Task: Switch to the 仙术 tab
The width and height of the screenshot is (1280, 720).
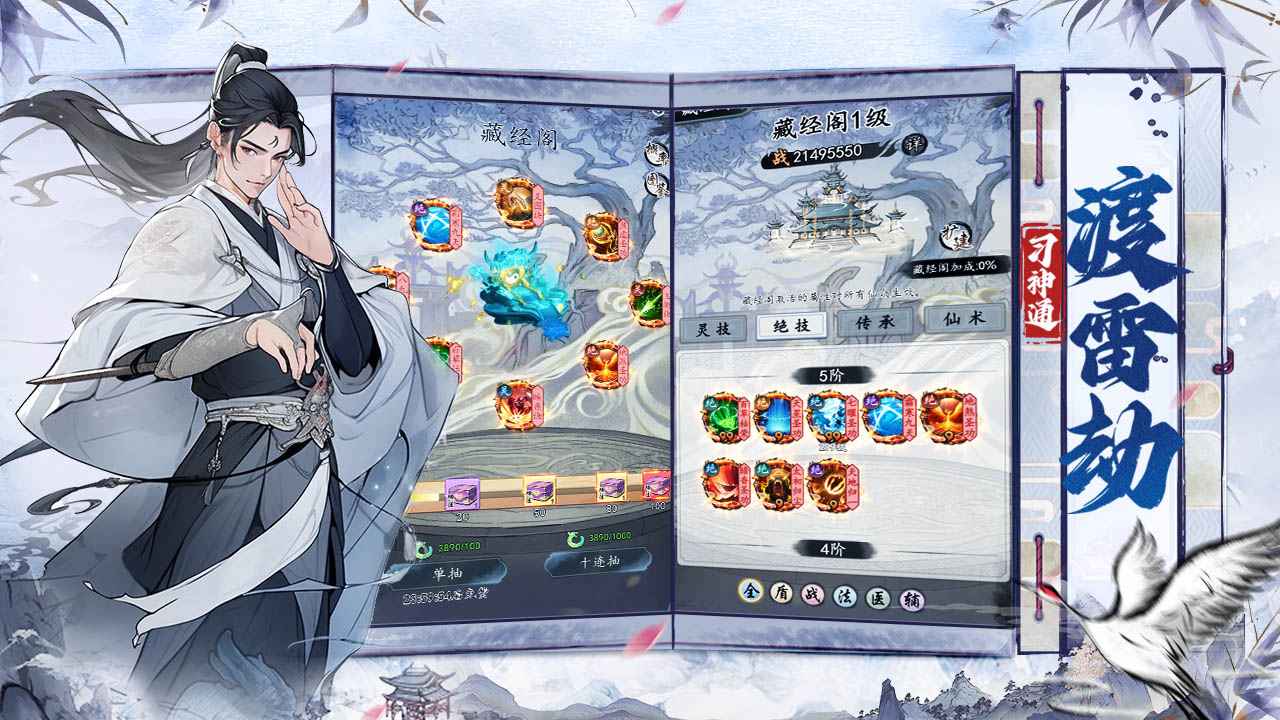Action: point(964,323)
